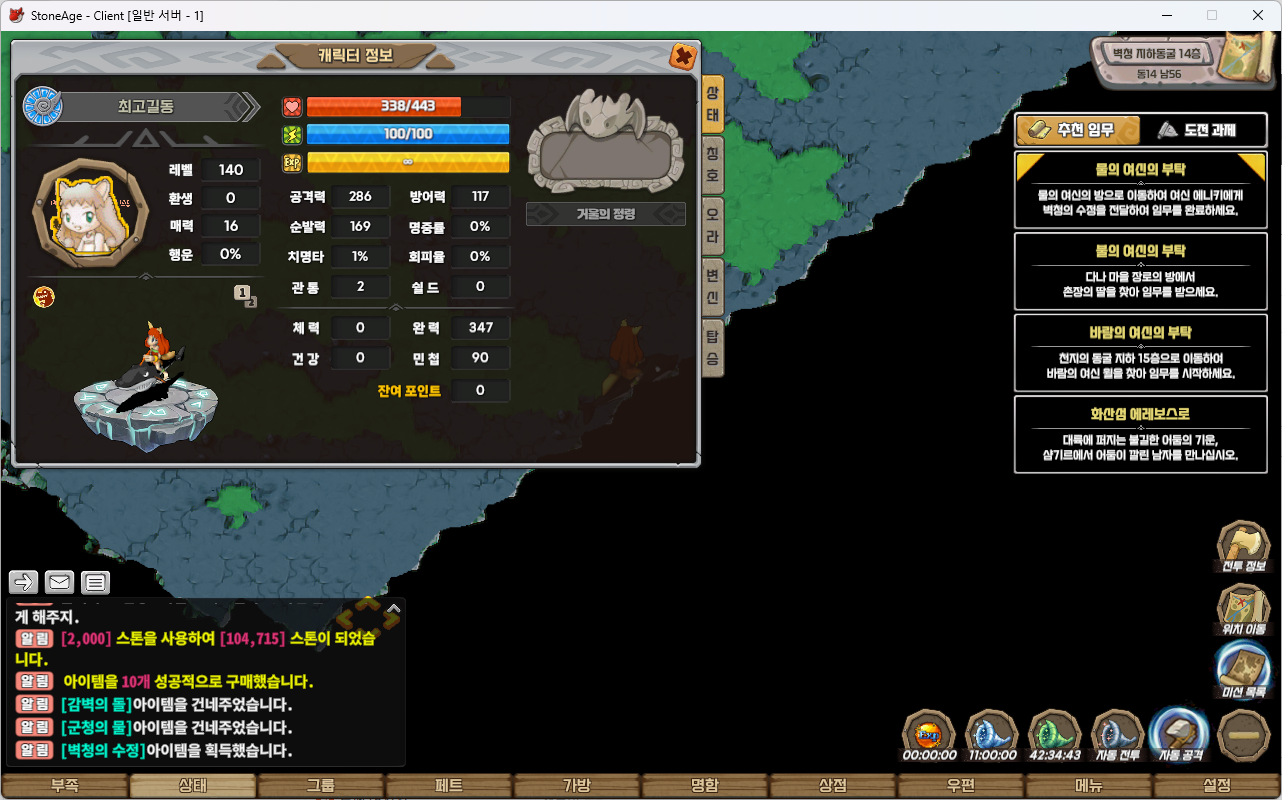Open the 설정 settings menu

(1217, 786)
